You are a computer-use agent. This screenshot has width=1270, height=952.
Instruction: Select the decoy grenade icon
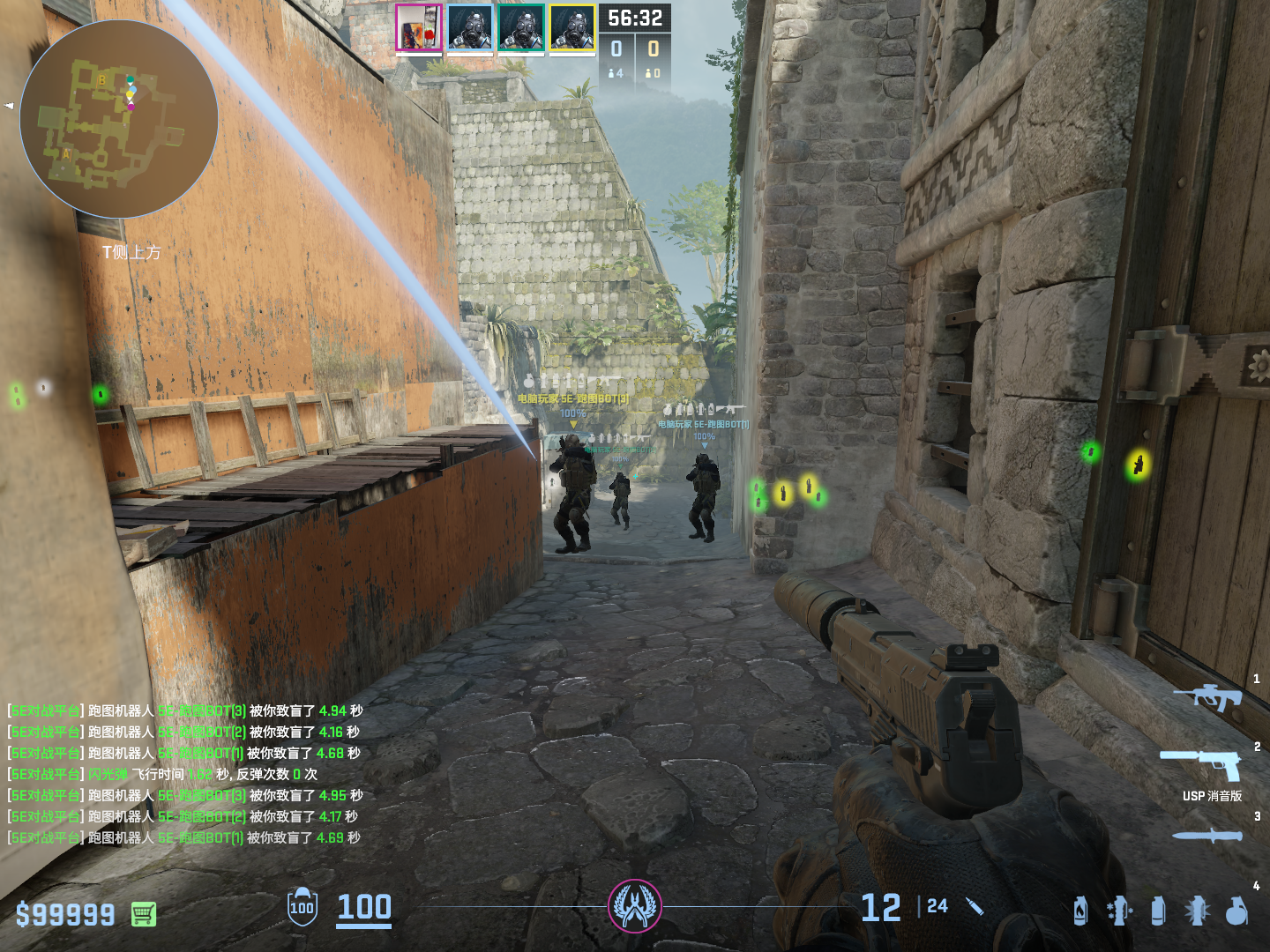click(x=1119, y=911)
